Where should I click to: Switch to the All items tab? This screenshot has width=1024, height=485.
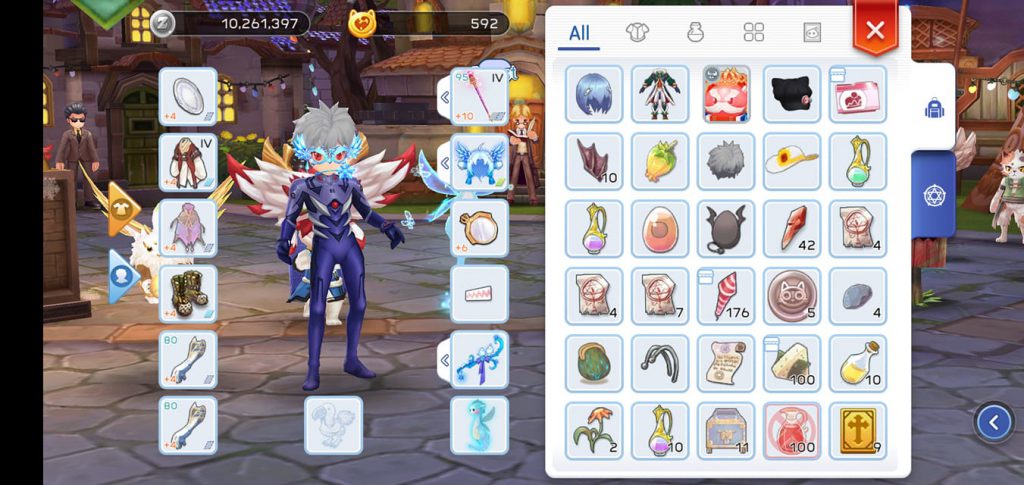coord(579,33)
